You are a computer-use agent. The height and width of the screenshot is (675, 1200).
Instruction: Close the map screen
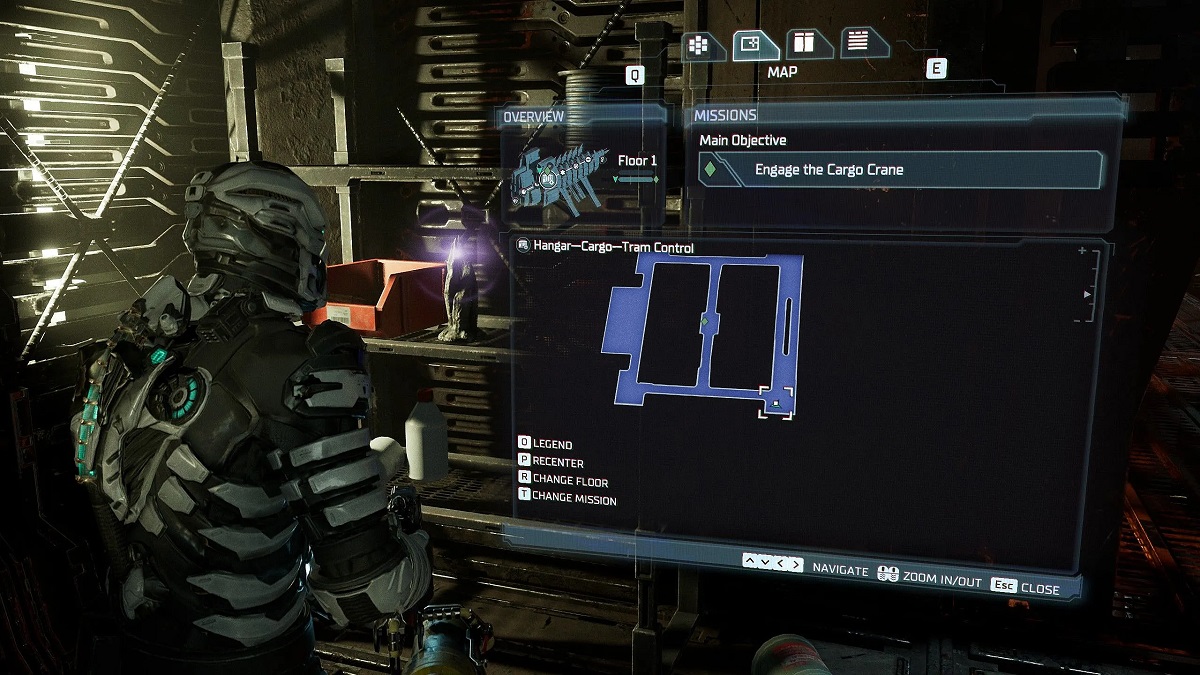point(1026,588)
